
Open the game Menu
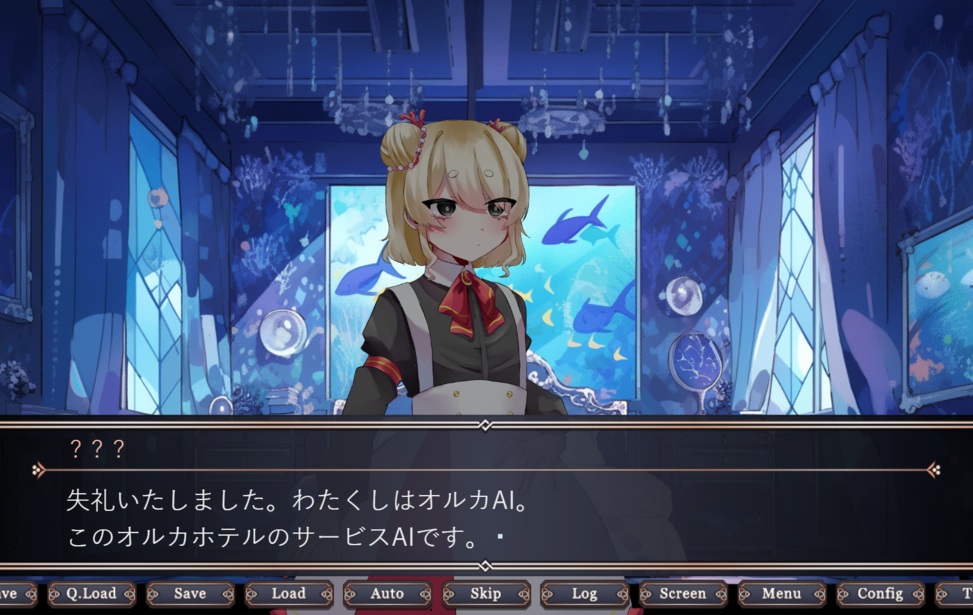[x=781, y=594]
